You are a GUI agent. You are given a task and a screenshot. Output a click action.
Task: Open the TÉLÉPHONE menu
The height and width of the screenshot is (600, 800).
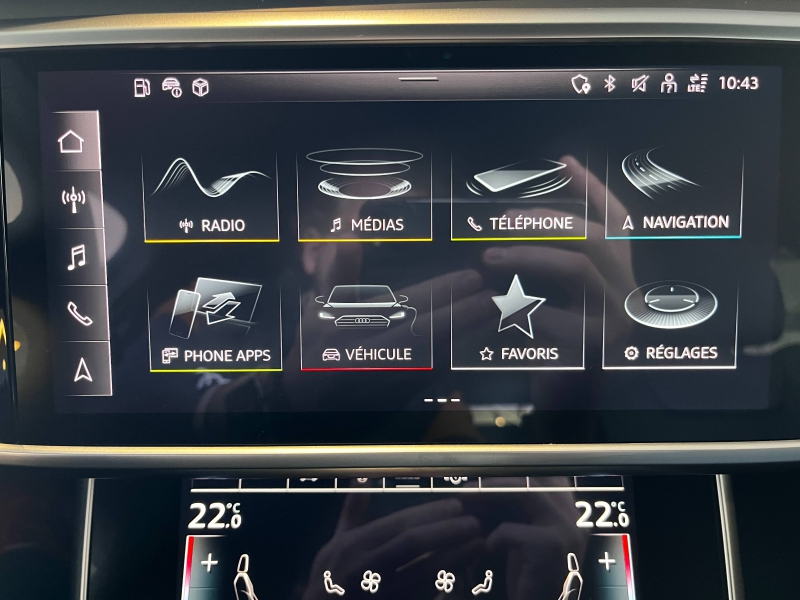pyautogui.click(x=519, y=197)
